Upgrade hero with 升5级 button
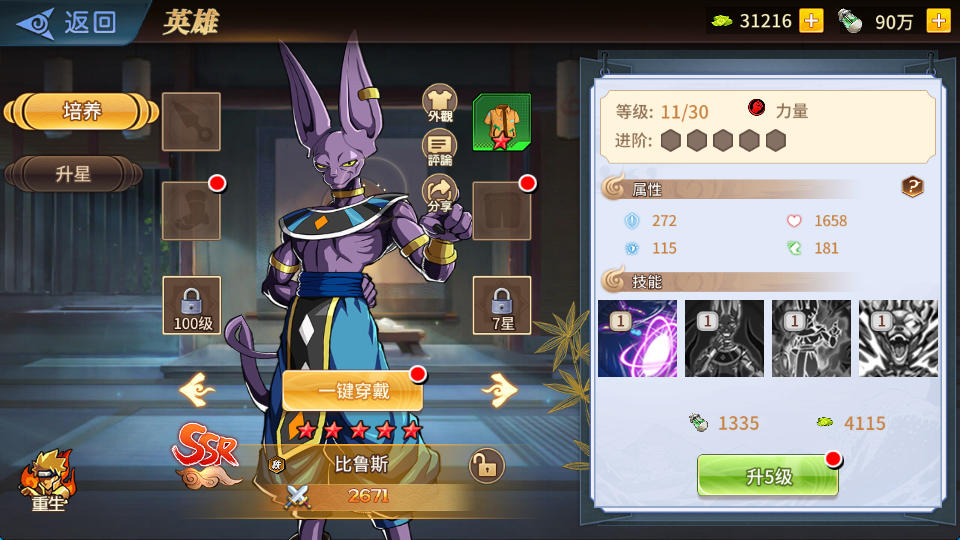Screen dimensions: 960x540 click(x=768, y=477)
